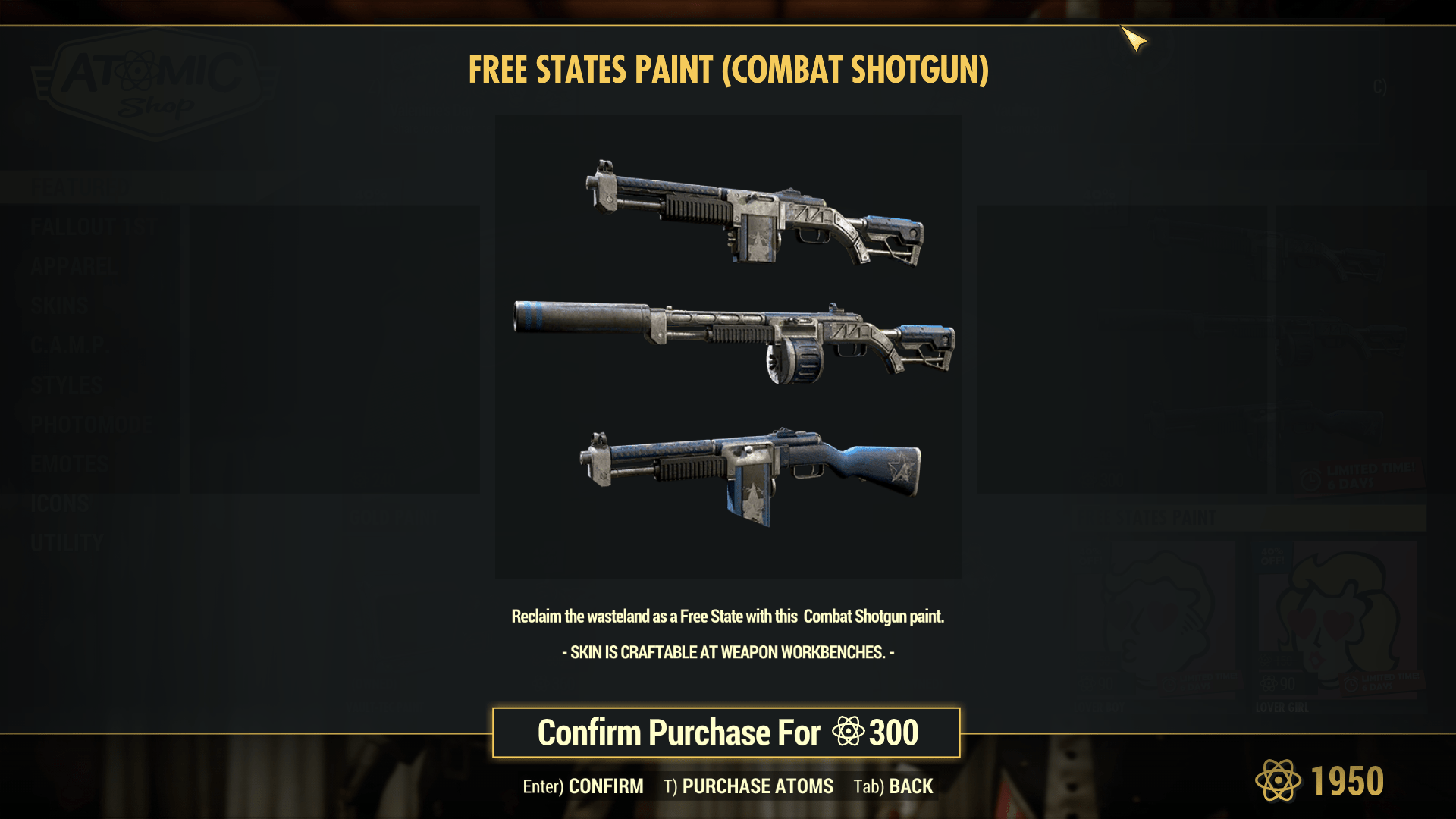1456x819 pixels.
Task: Click the 40% OFF badge on Lover Girl
Action: pos(1272,556)
